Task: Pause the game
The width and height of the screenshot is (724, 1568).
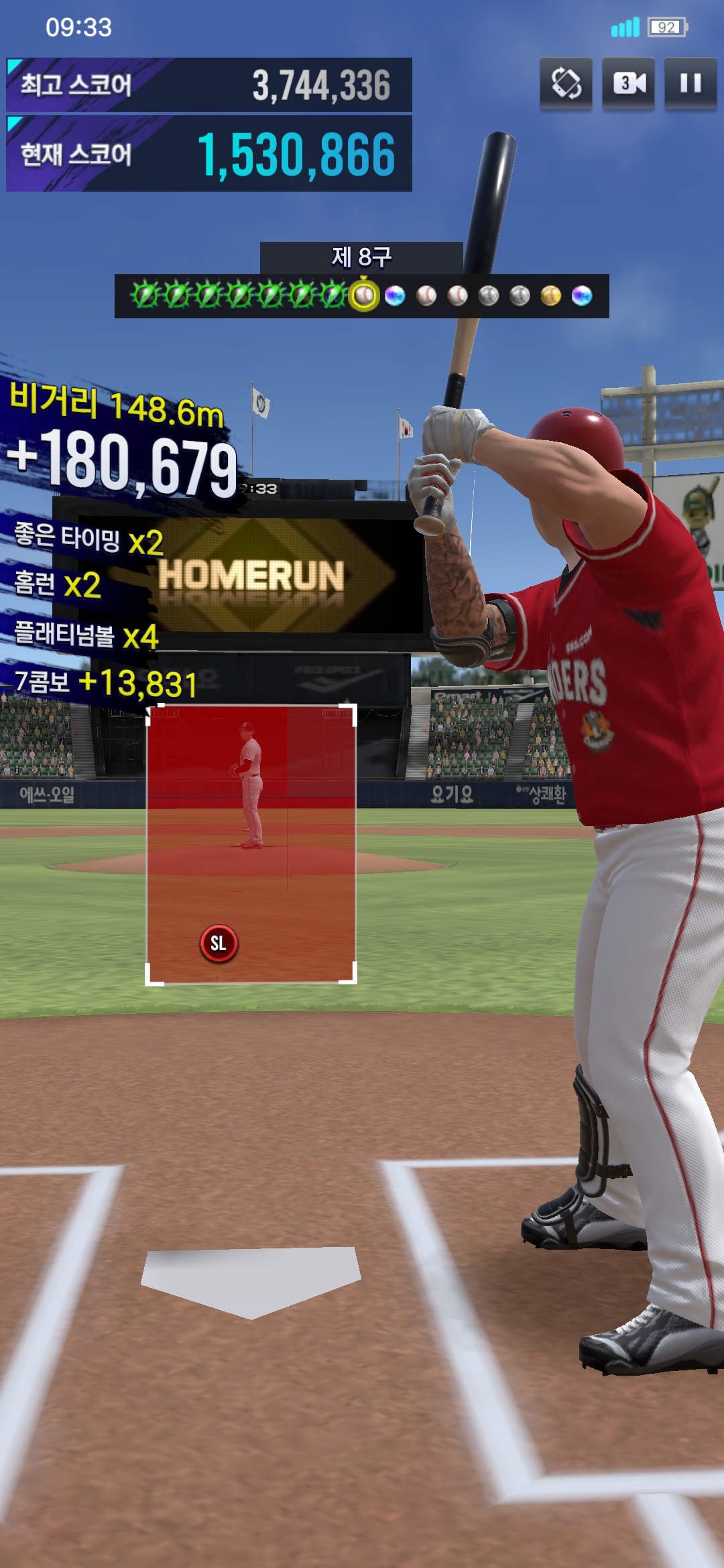Action: (x=690, y=83)
